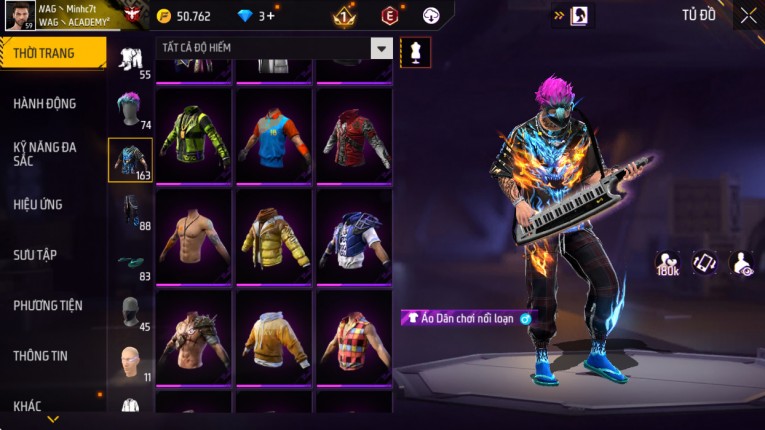
Task: Pick the blue varsity jacket
Action: [x=353, y=236]
